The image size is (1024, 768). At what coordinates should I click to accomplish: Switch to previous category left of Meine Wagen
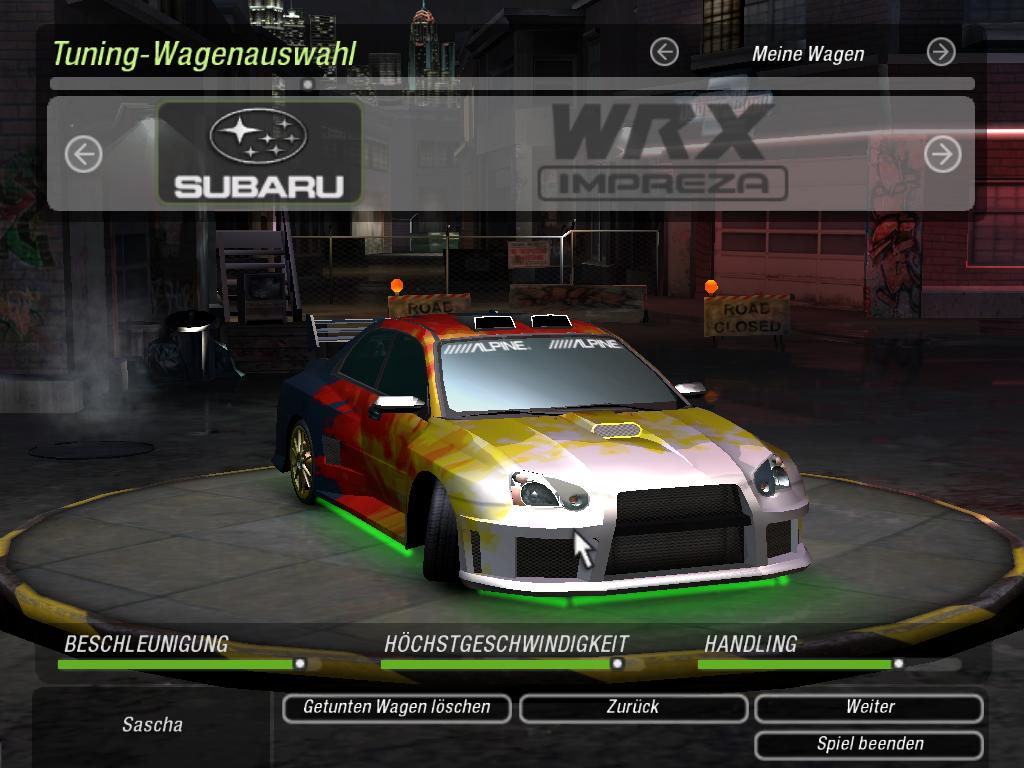(664, 52)
